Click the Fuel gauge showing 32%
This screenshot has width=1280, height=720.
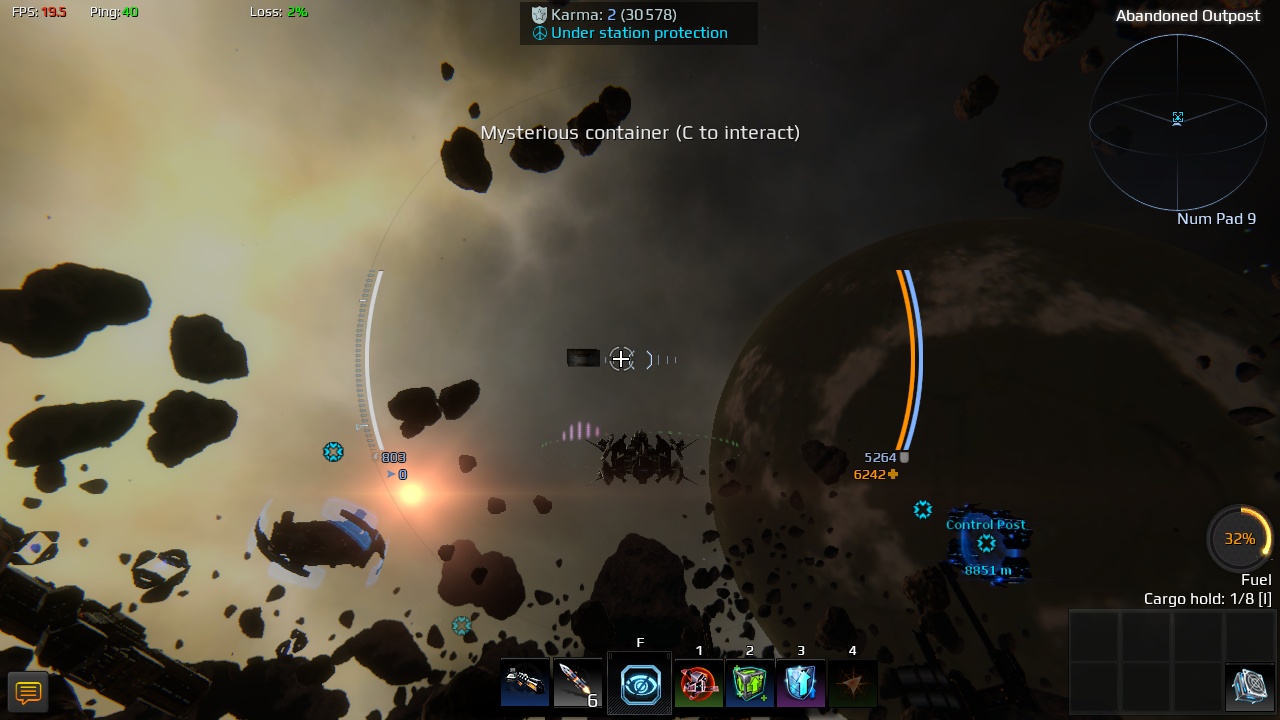(1239, 538)
